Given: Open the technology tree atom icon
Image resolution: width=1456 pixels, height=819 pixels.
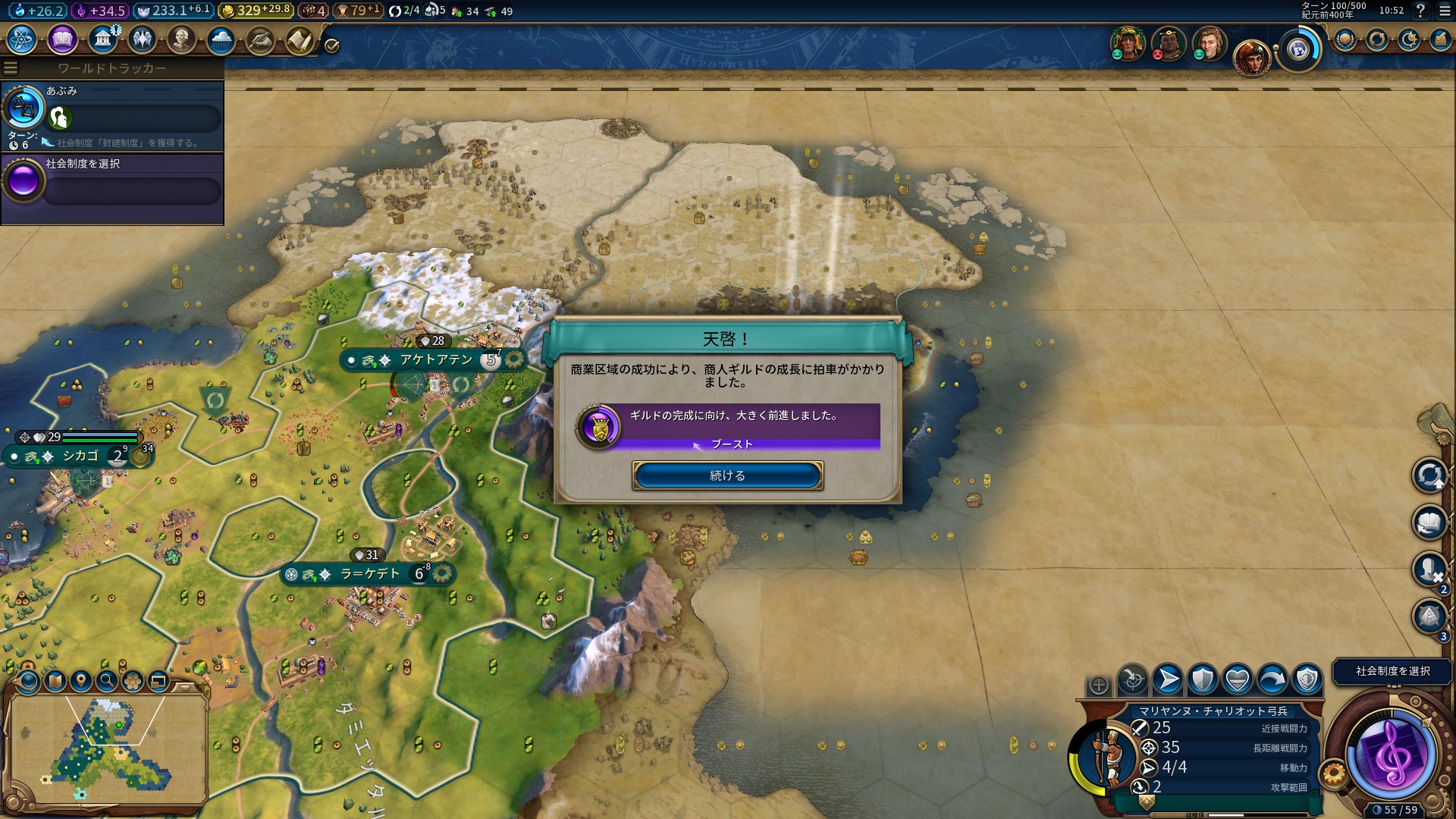Looking at the screenshot, I should point(22,39).
